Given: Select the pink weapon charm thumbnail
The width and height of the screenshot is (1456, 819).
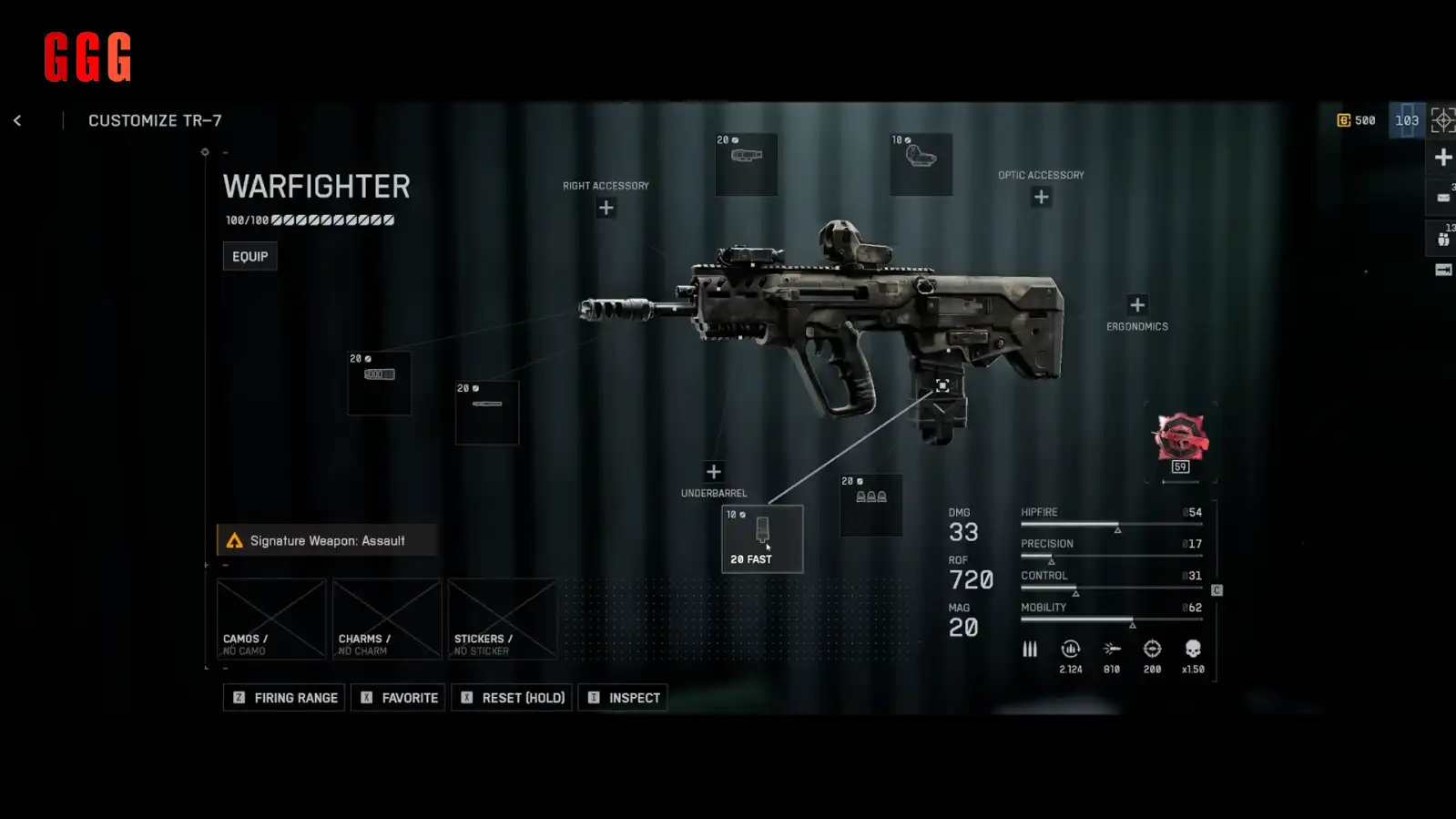Looking at the screenshot, I should pos(1180,438).
